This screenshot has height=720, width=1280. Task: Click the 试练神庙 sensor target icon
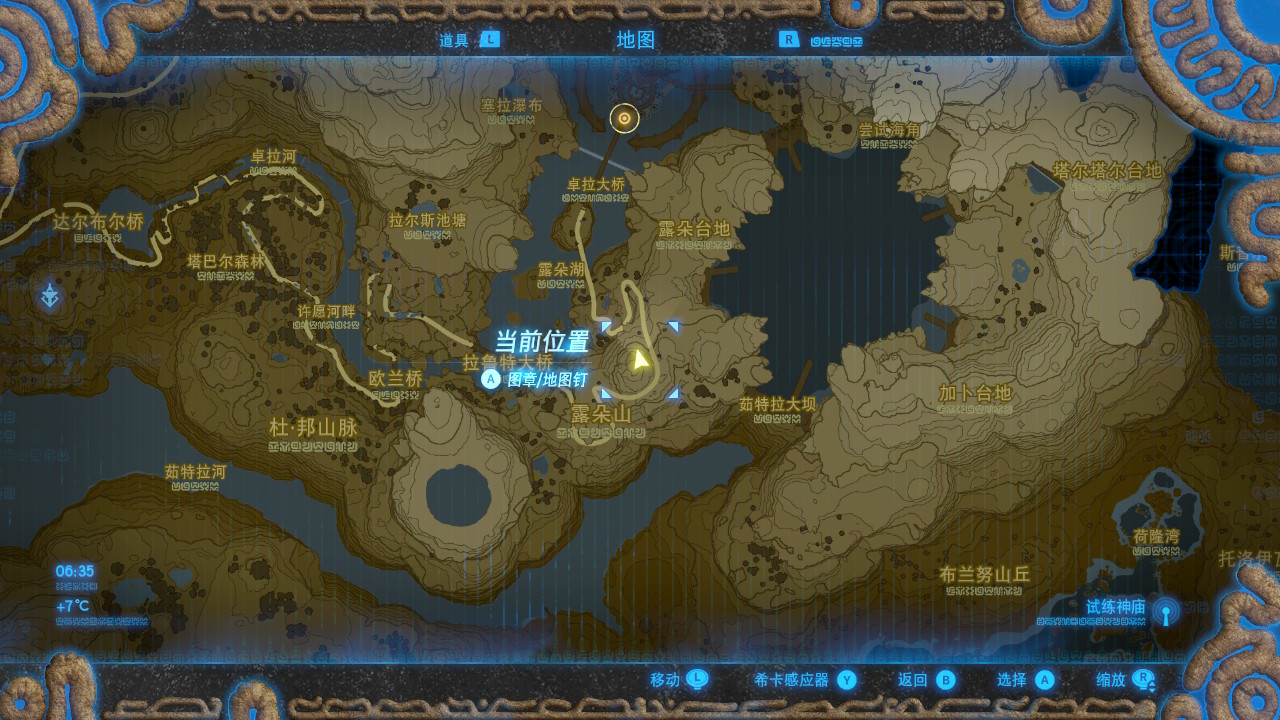pos(1165,610)
